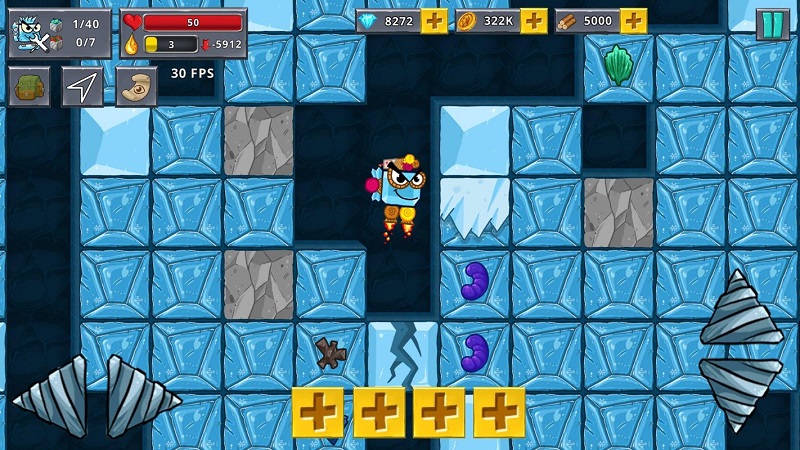Viewport: 800px width, 450px height.
Task: Add more diamonds with the plus button
Action: click(x=434, y=21)
